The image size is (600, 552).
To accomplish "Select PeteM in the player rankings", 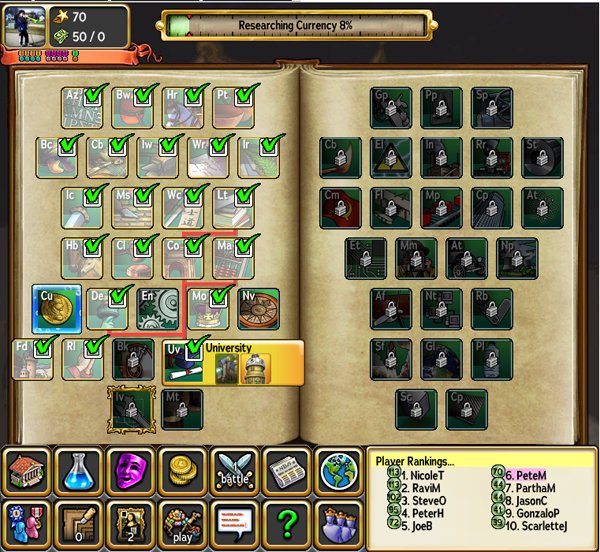I will (x=529, y=474).
